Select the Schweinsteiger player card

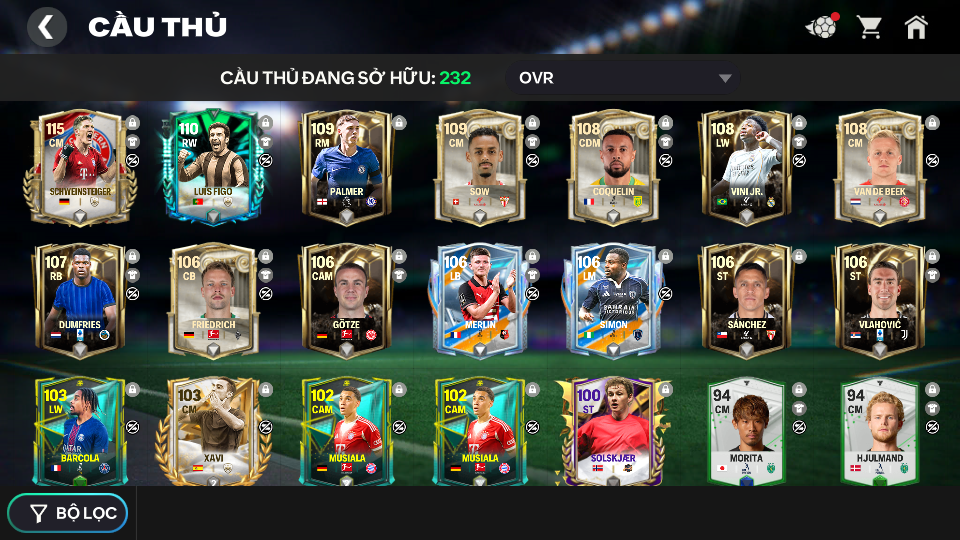click(79, 166)
